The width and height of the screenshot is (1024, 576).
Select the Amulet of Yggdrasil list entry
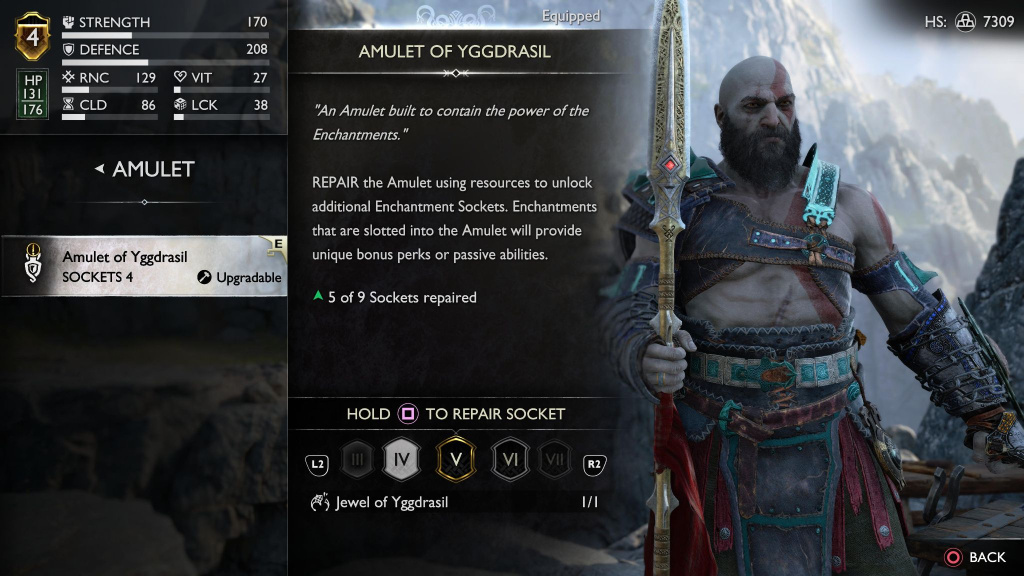point(145,267)
